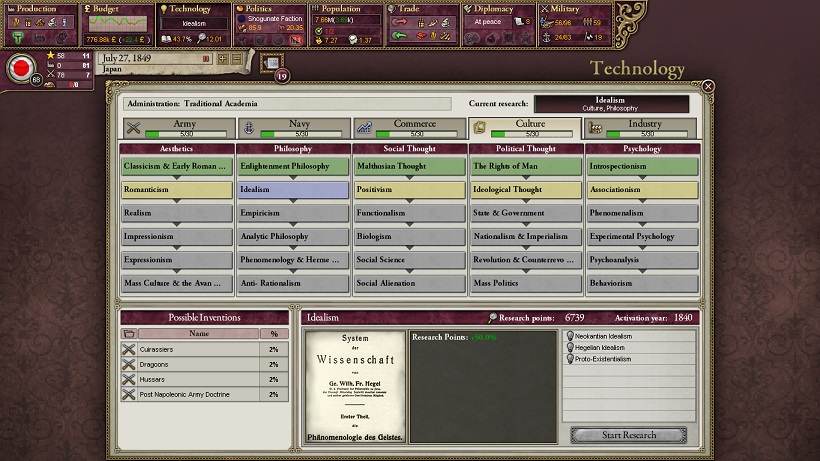820x461 pixels.
Task: Choose the Romanticism technology
Action: (x=176, y=189)
